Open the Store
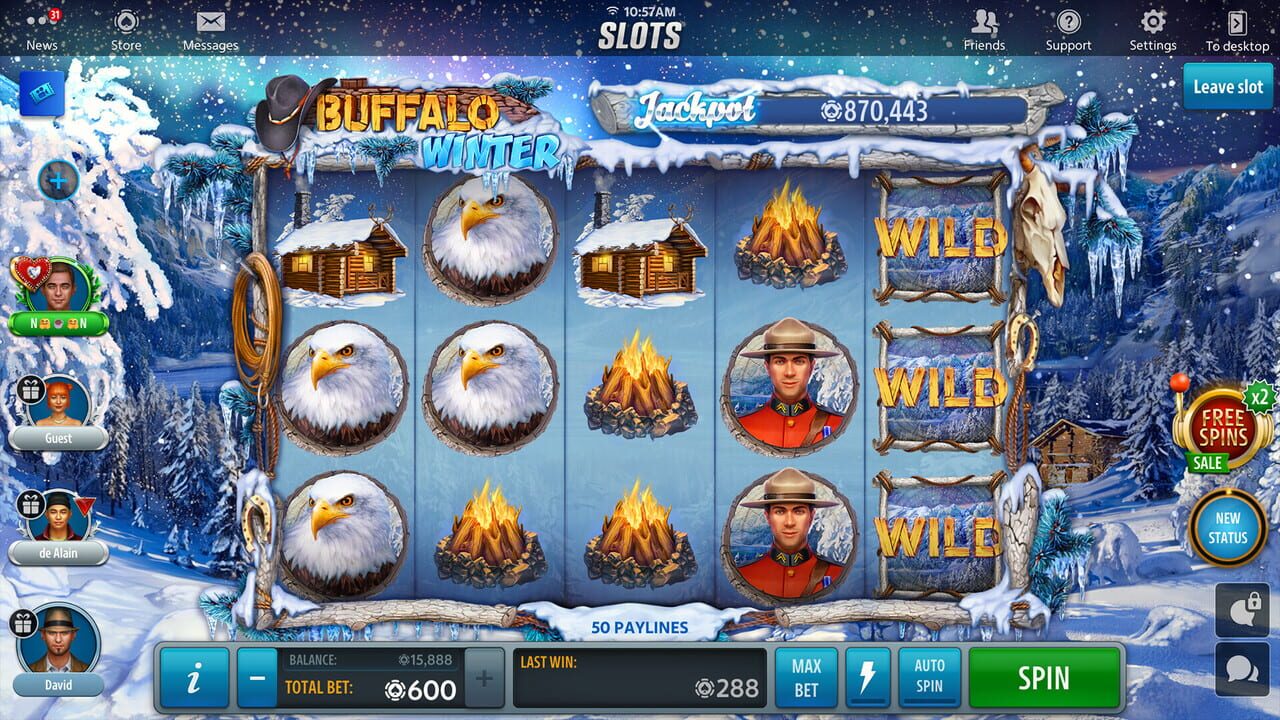The height and width of the screenshot is (720, 1280). [x=126, y=27]
